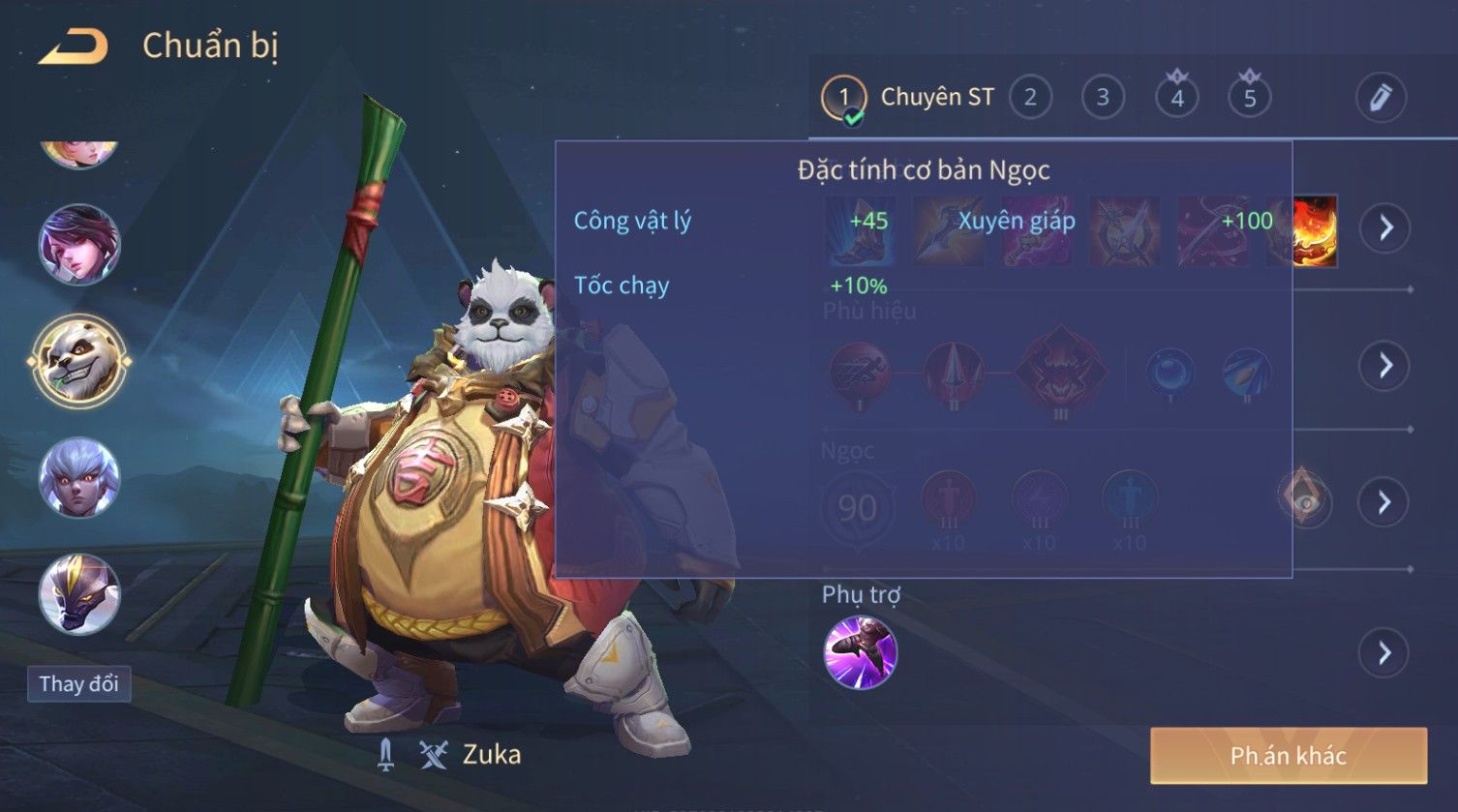1458x812 pixels.
Task: Open the Phụ trợ selection arrow
Action: (1384, 653)
